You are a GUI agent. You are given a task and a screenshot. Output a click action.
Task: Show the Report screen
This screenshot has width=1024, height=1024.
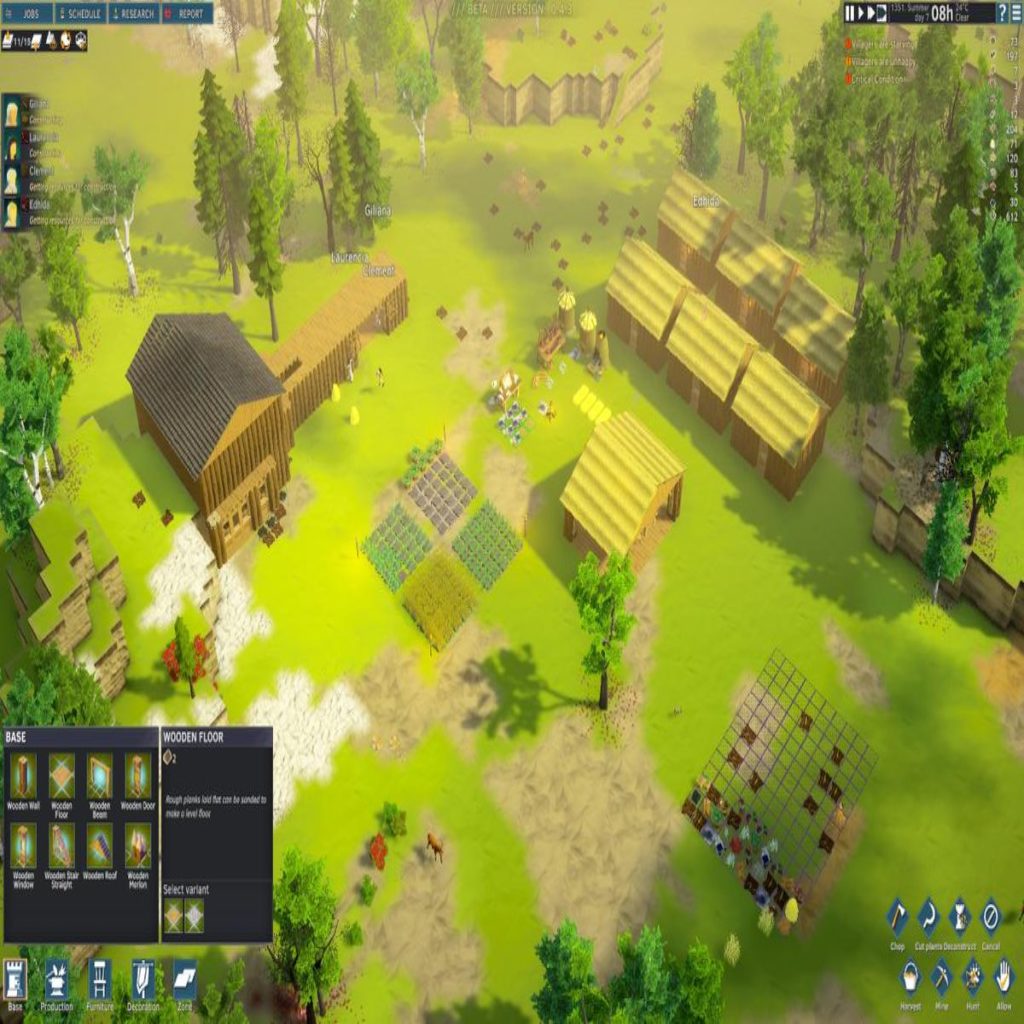click(187, 14)
